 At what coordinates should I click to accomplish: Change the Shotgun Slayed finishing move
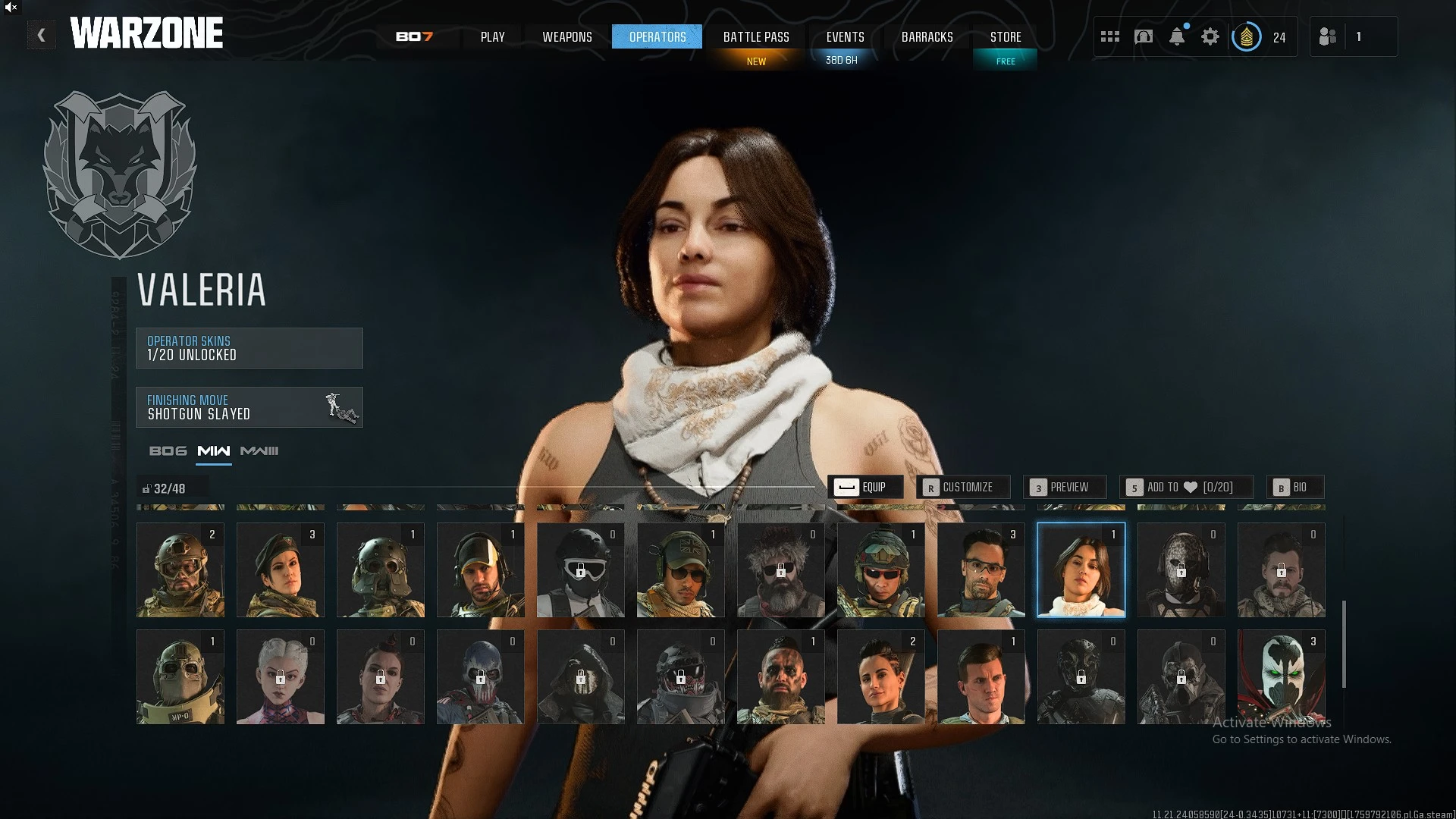pyautogui.click(x=249, y=407)
